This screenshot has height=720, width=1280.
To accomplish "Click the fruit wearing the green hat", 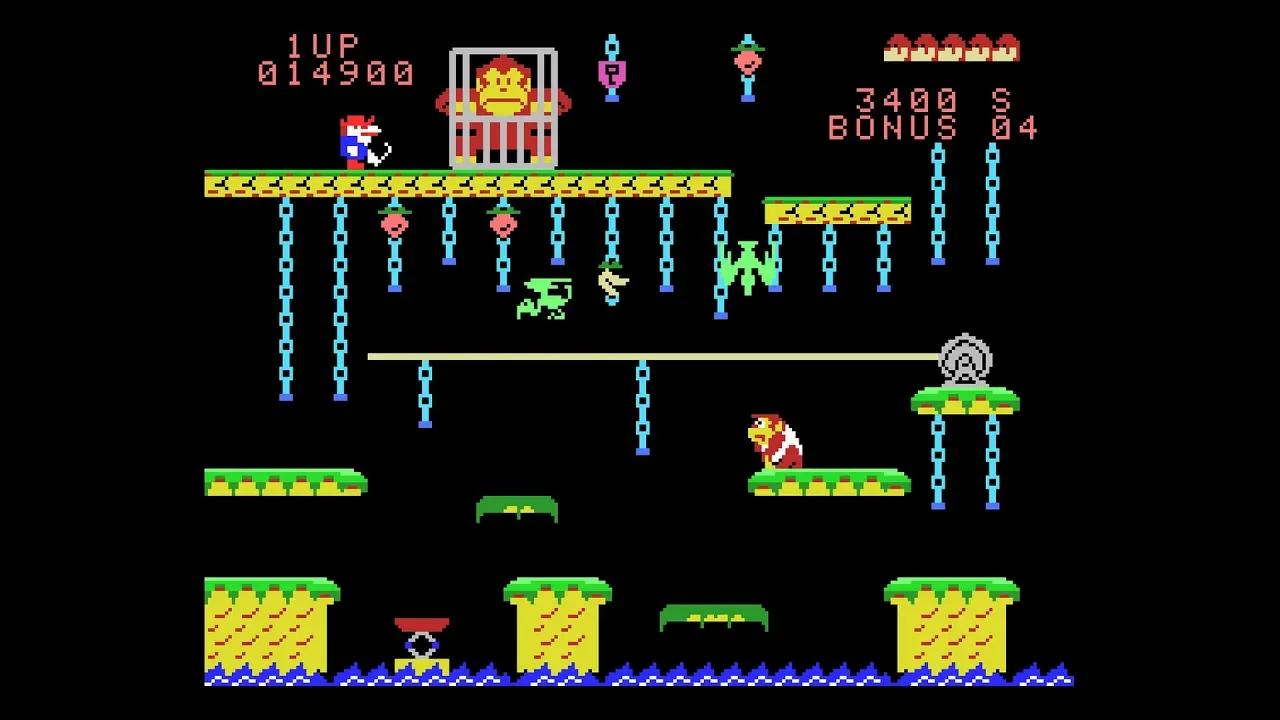I will tap(748, 60).
